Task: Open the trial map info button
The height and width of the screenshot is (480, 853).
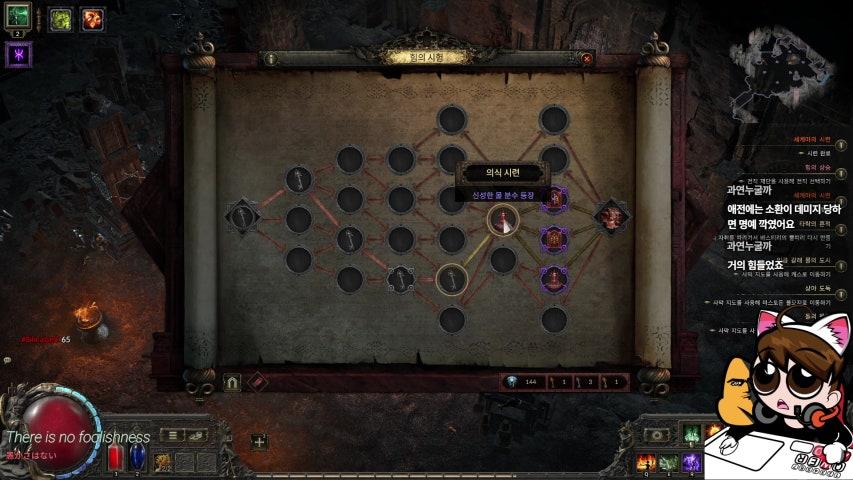Action: pos(271,59)
